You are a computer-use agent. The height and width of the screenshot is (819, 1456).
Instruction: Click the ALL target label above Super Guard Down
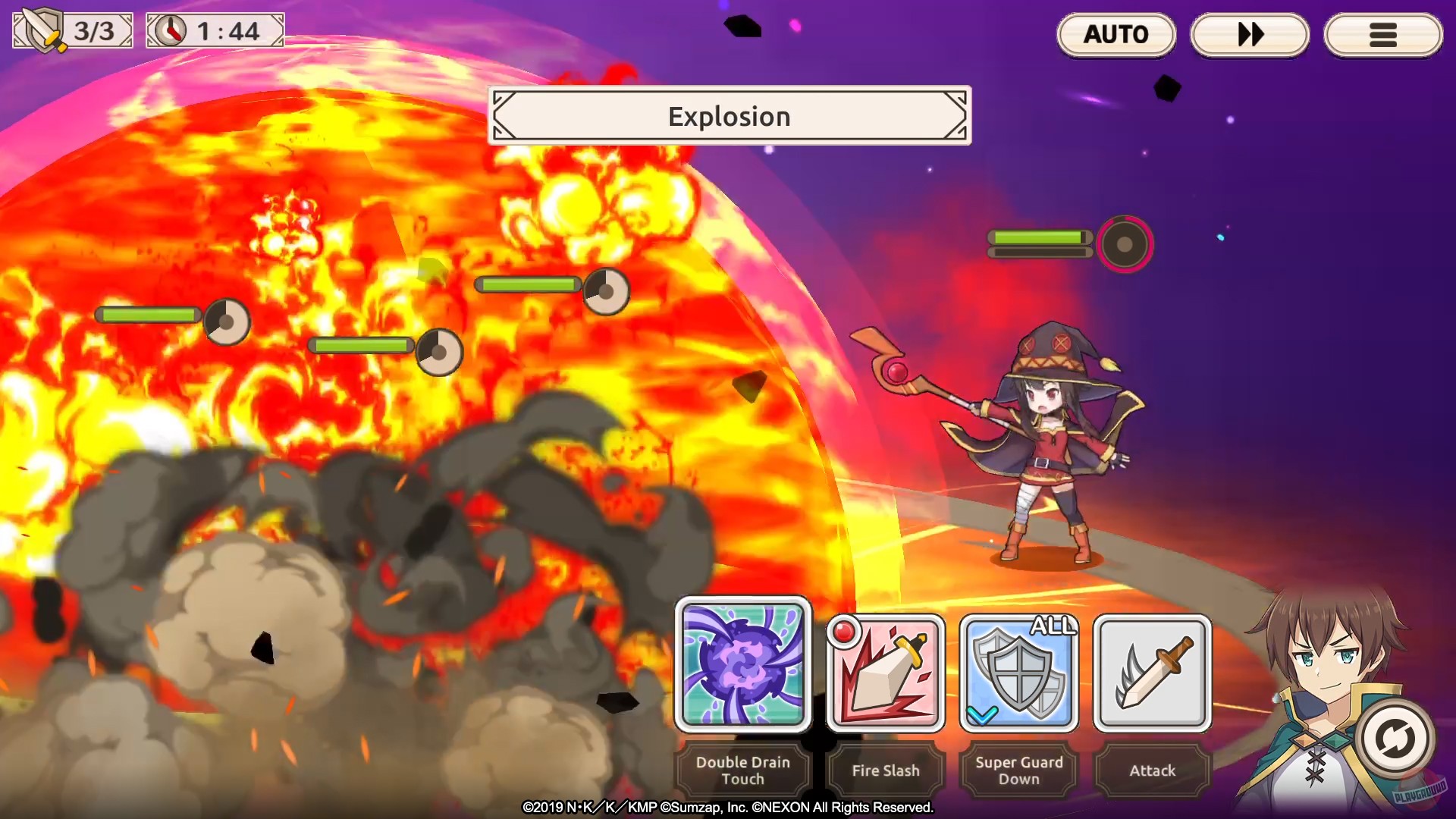coord(1053,627)
